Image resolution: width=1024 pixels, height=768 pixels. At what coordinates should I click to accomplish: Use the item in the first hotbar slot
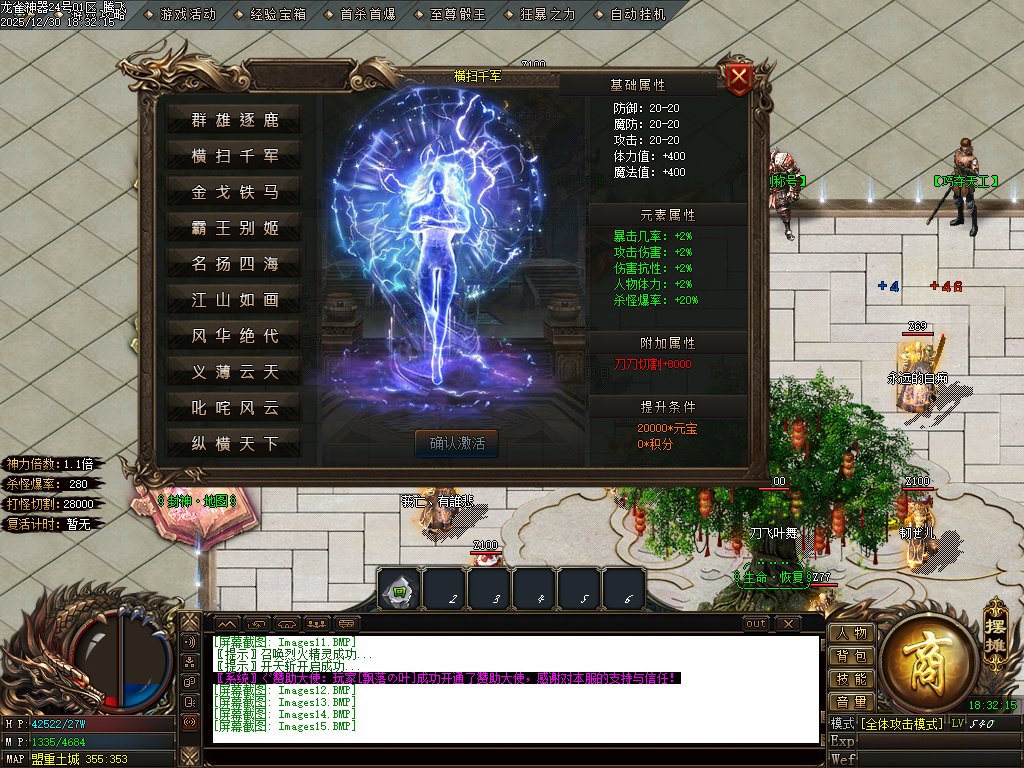pyautogui.click(x=399, y=590)
